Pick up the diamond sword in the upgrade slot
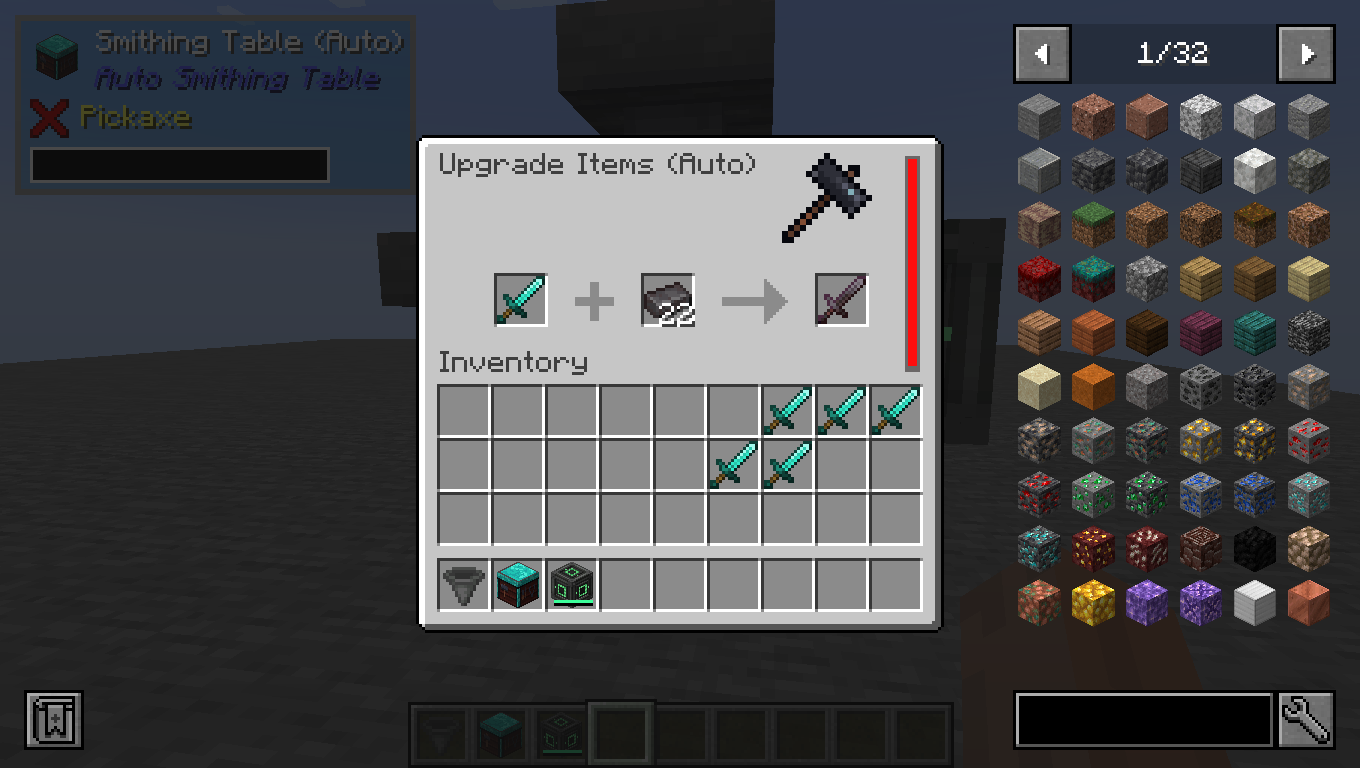This screenshot has height=768, width=1360. [520, 300]
